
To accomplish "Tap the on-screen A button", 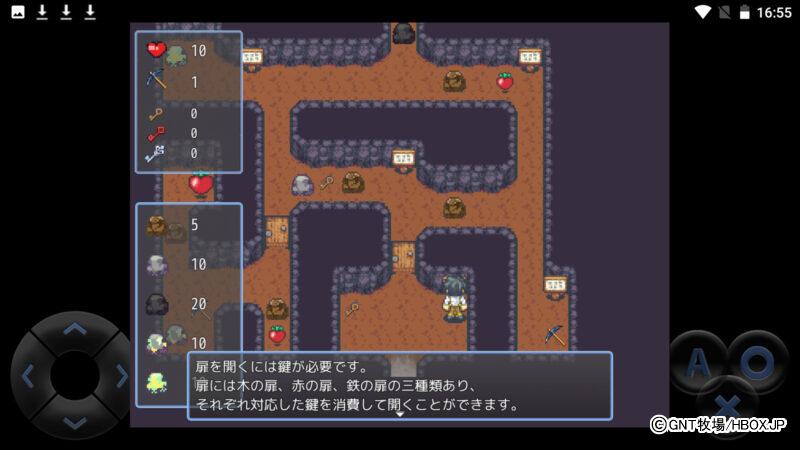I will [x=696, y=360].
